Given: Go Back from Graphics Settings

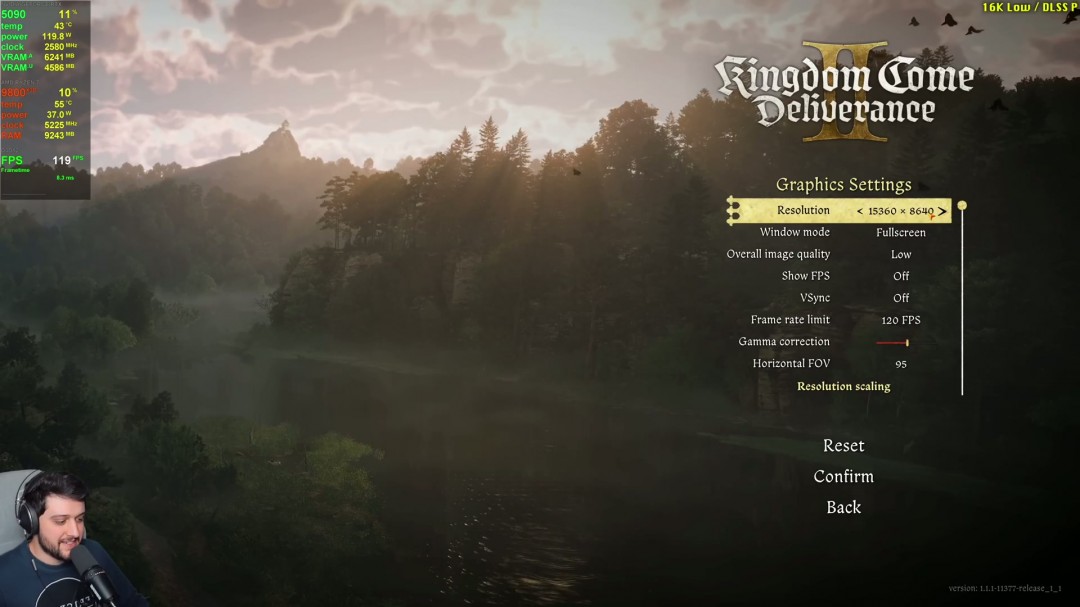Looking at the screenshot, I should pyautogui.click(x=843, y=507).
